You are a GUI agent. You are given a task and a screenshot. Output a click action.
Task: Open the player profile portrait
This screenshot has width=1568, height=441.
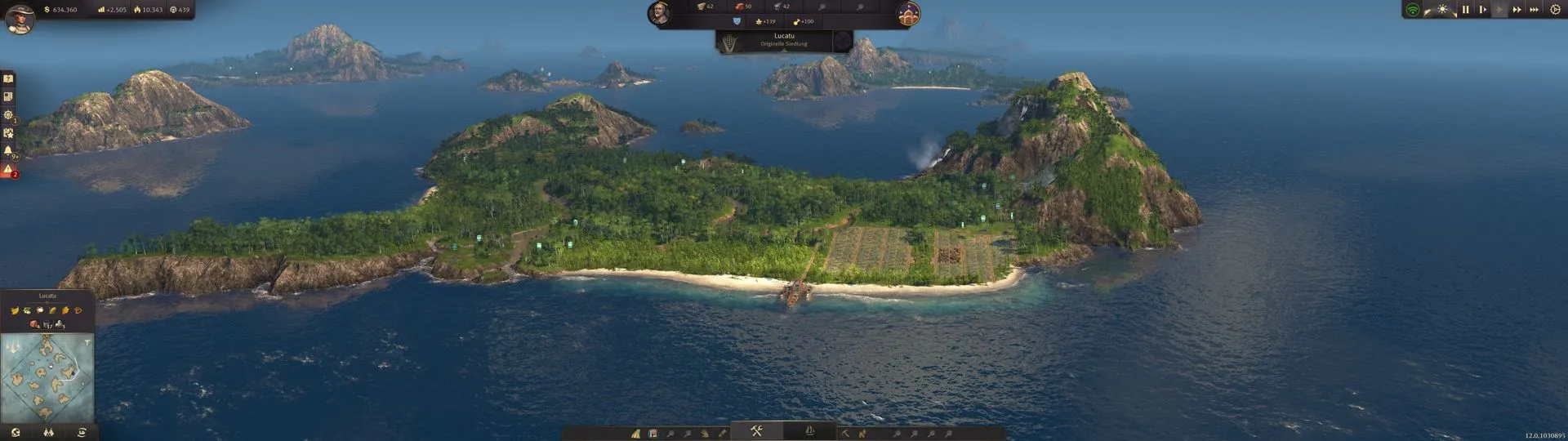coord(20,18)
